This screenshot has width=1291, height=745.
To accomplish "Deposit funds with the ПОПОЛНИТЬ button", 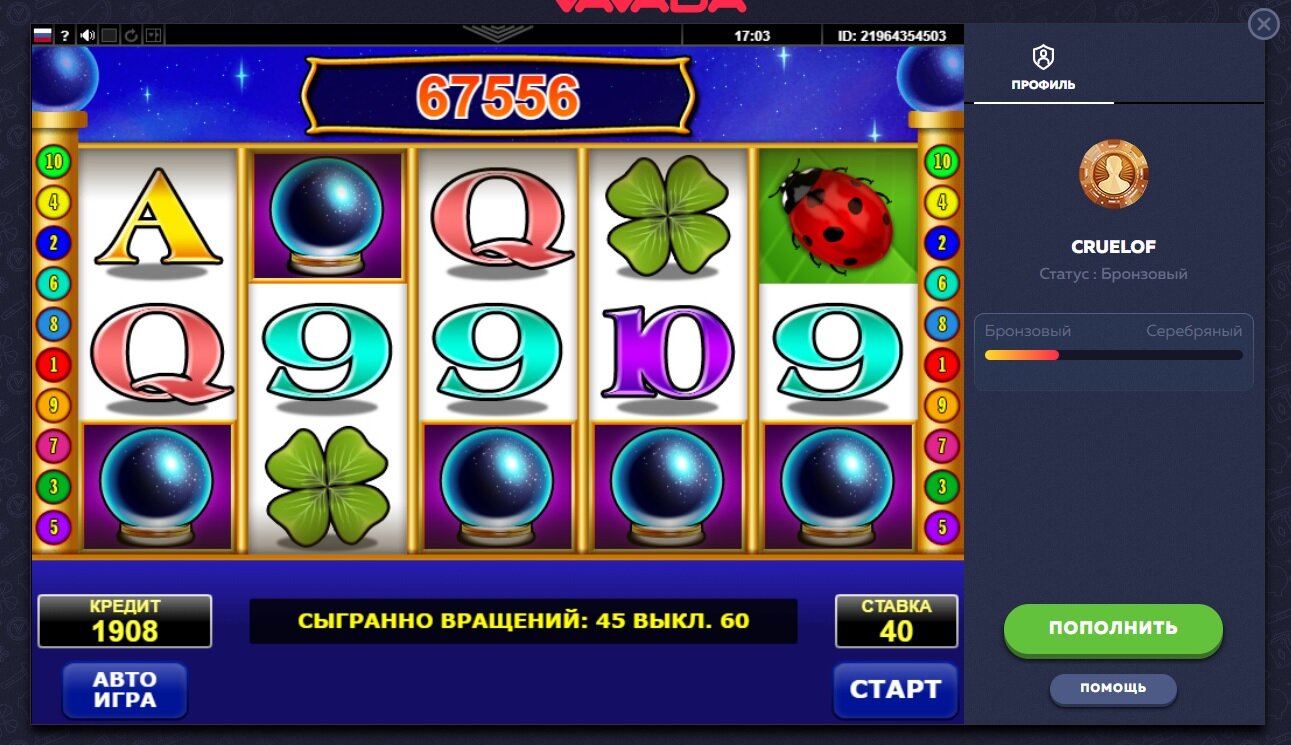I will pyautogui.click(x=1113, y=629).
